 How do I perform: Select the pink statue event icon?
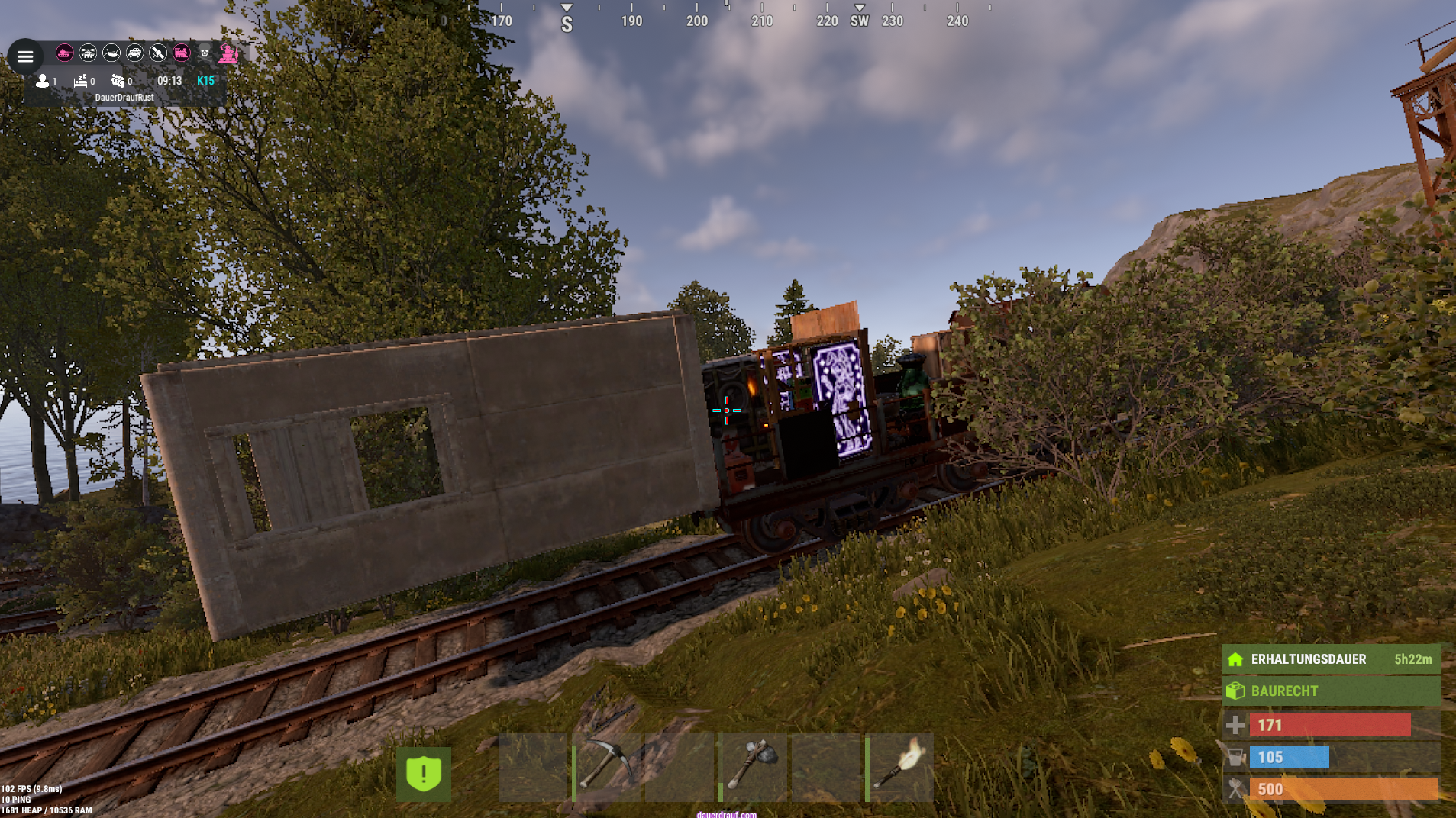[228, 53]
